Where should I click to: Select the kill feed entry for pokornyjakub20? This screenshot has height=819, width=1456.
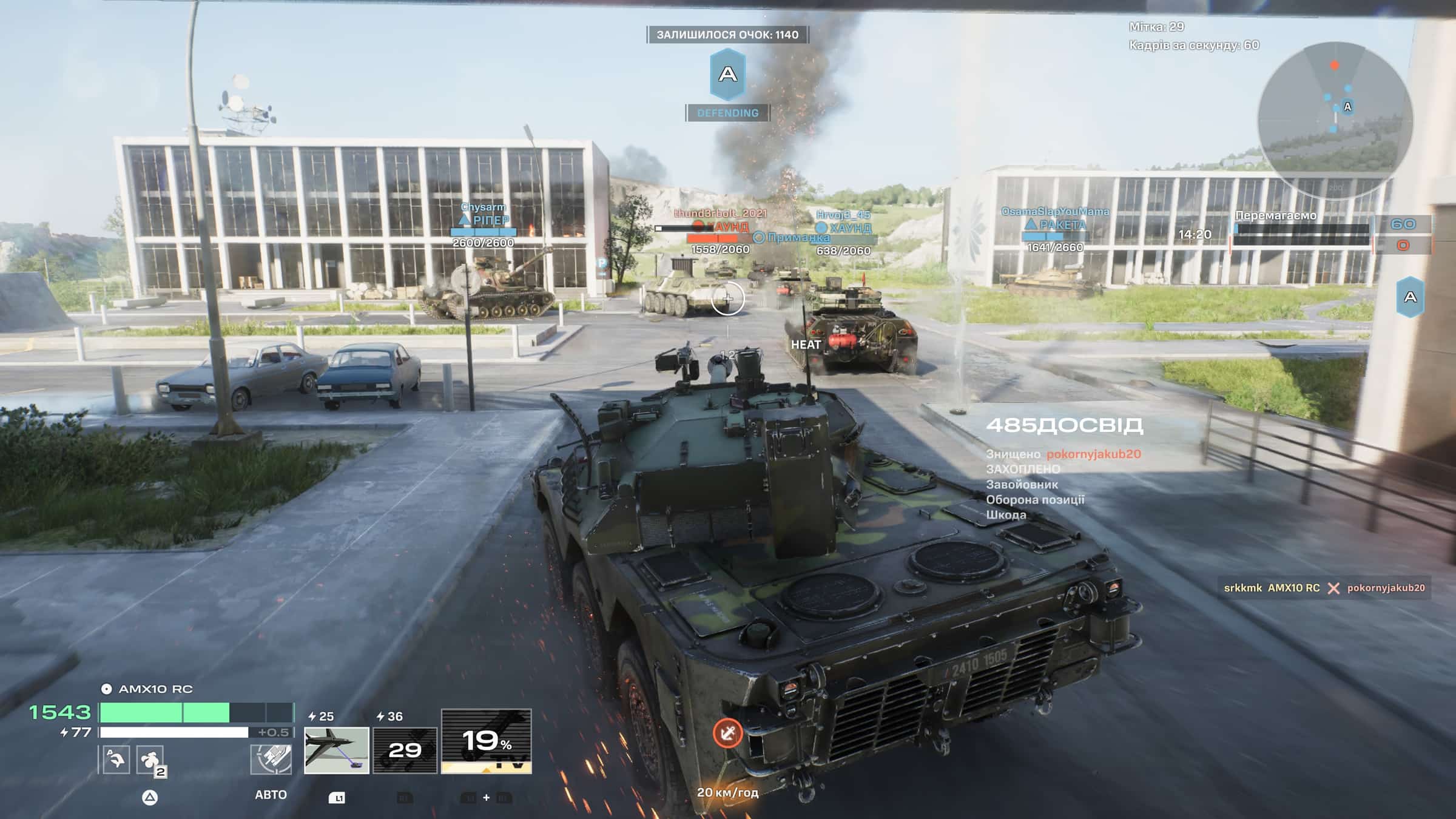[x=1324, y=588]
